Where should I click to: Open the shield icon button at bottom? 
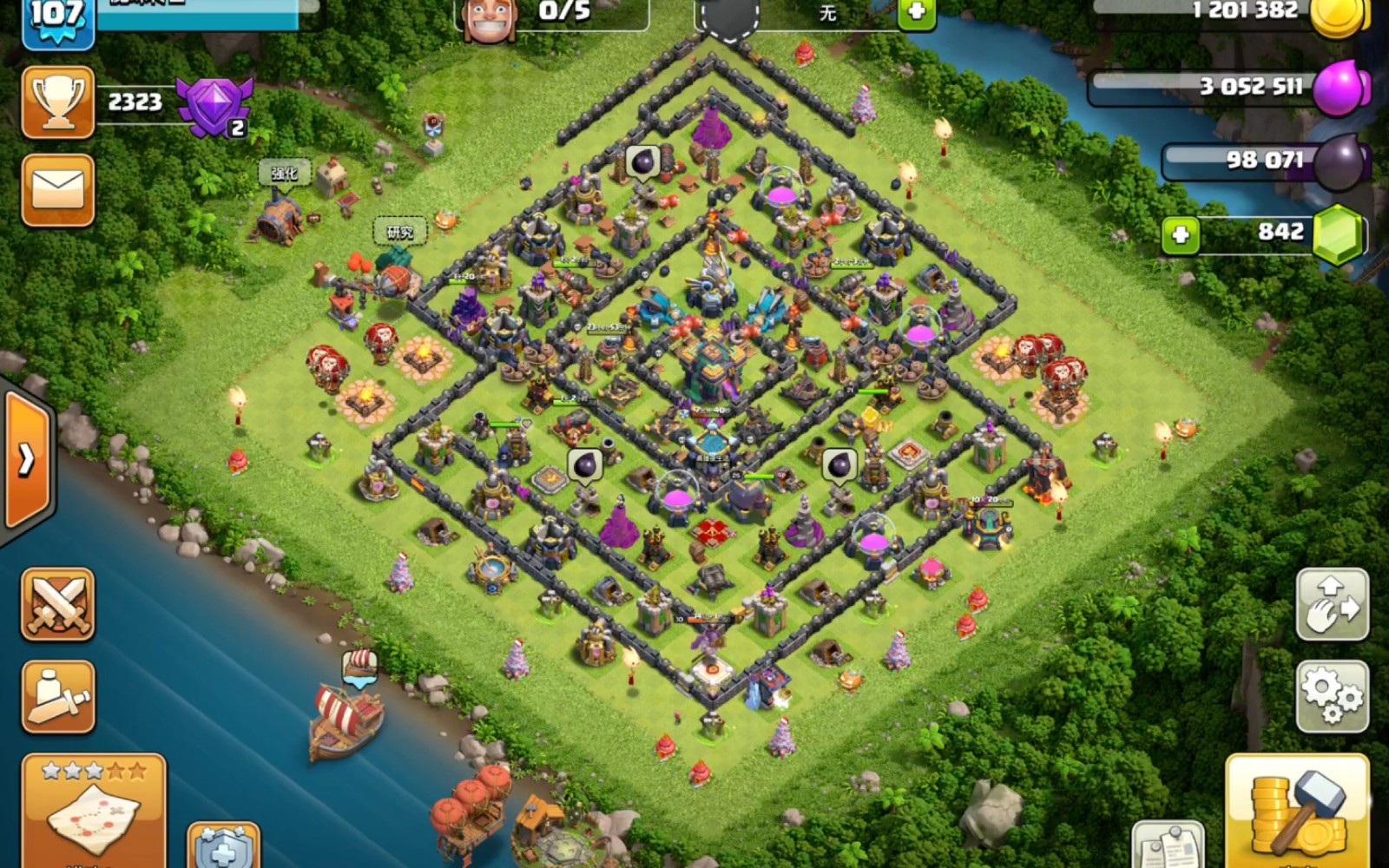point(223,846)
